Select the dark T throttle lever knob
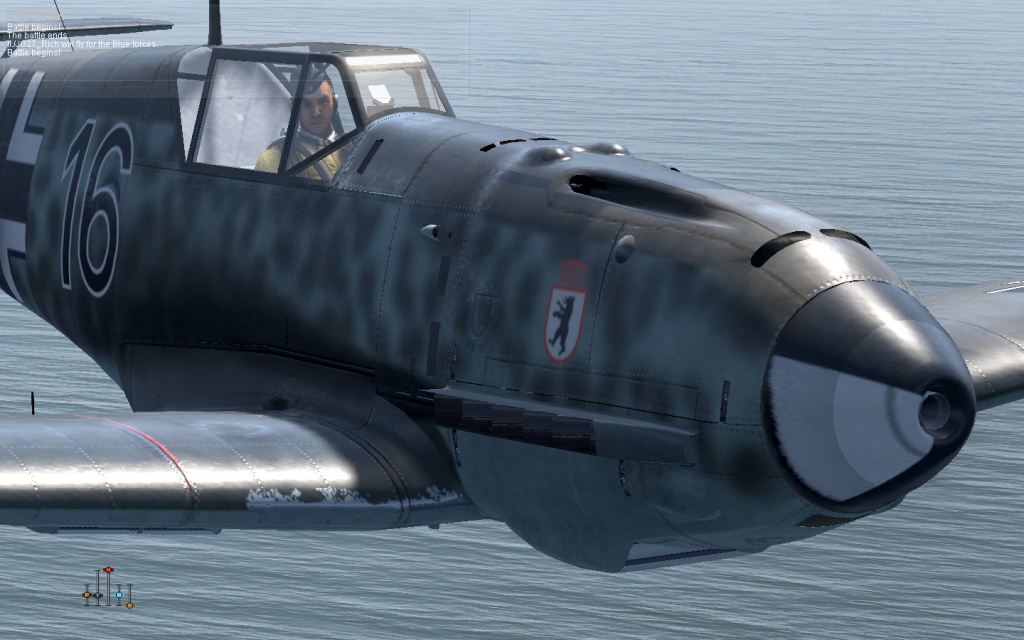1024x640 pixels. pos(98,595)
